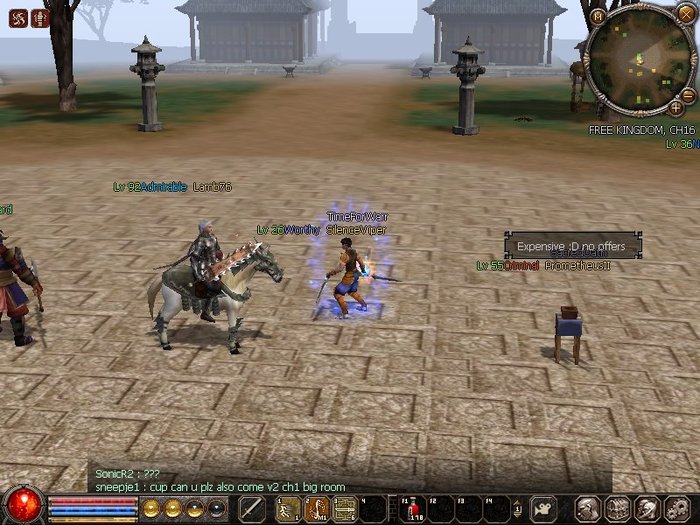The height and width of the screenshot is (525, 700).
Task: Open the "Expensive :D no offers" shop sign
Action: tap(572, 245)
